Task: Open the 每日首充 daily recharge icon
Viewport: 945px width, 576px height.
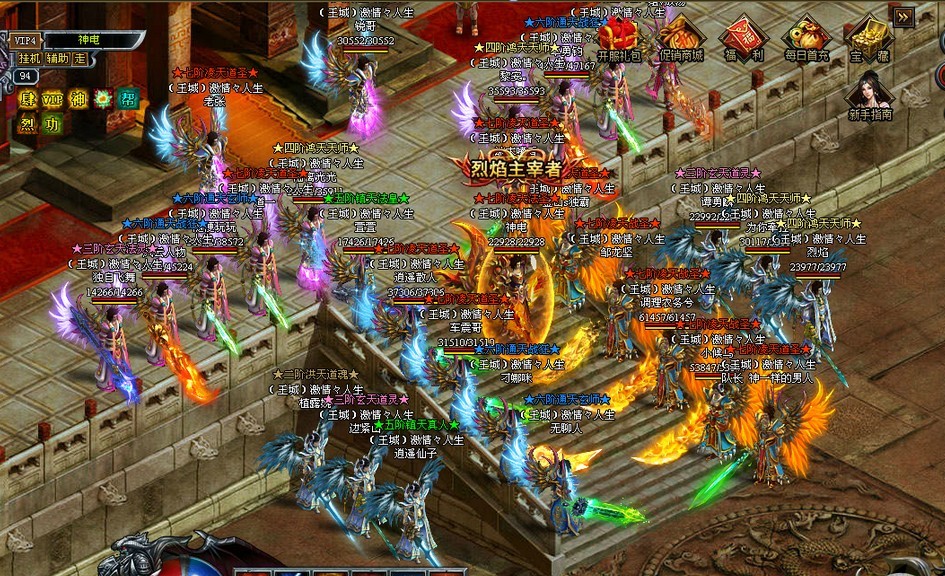Action: coord(805,40)
